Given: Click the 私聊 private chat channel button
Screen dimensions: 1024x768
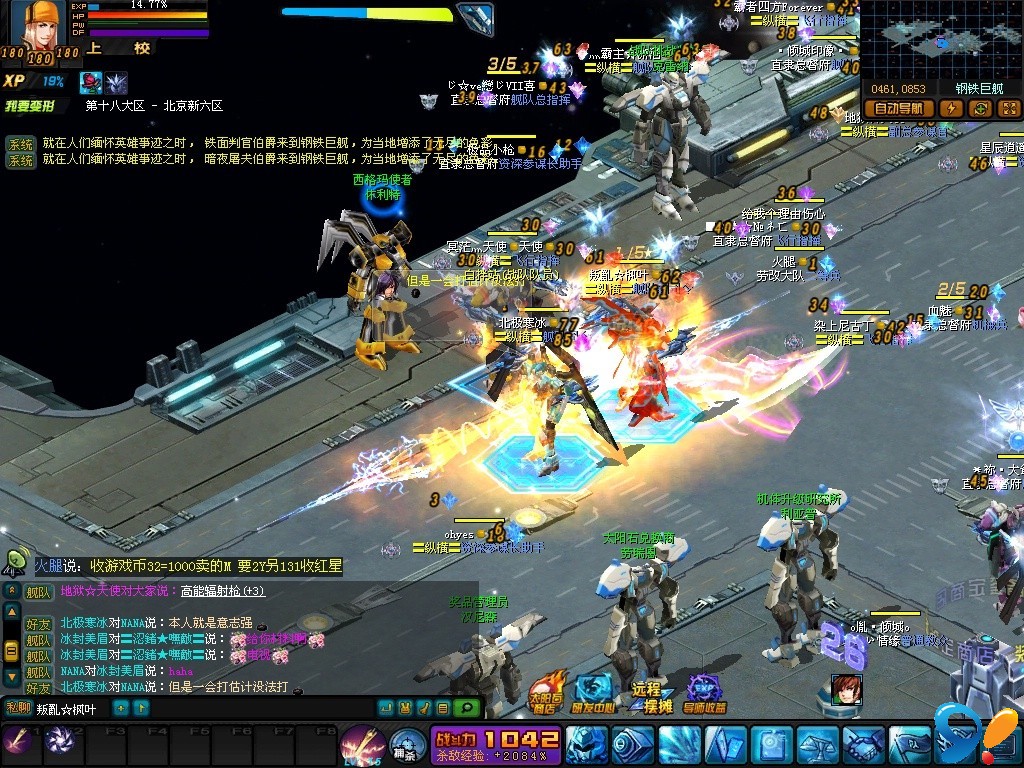Looking at the screenshot, I should coord(18,708).
